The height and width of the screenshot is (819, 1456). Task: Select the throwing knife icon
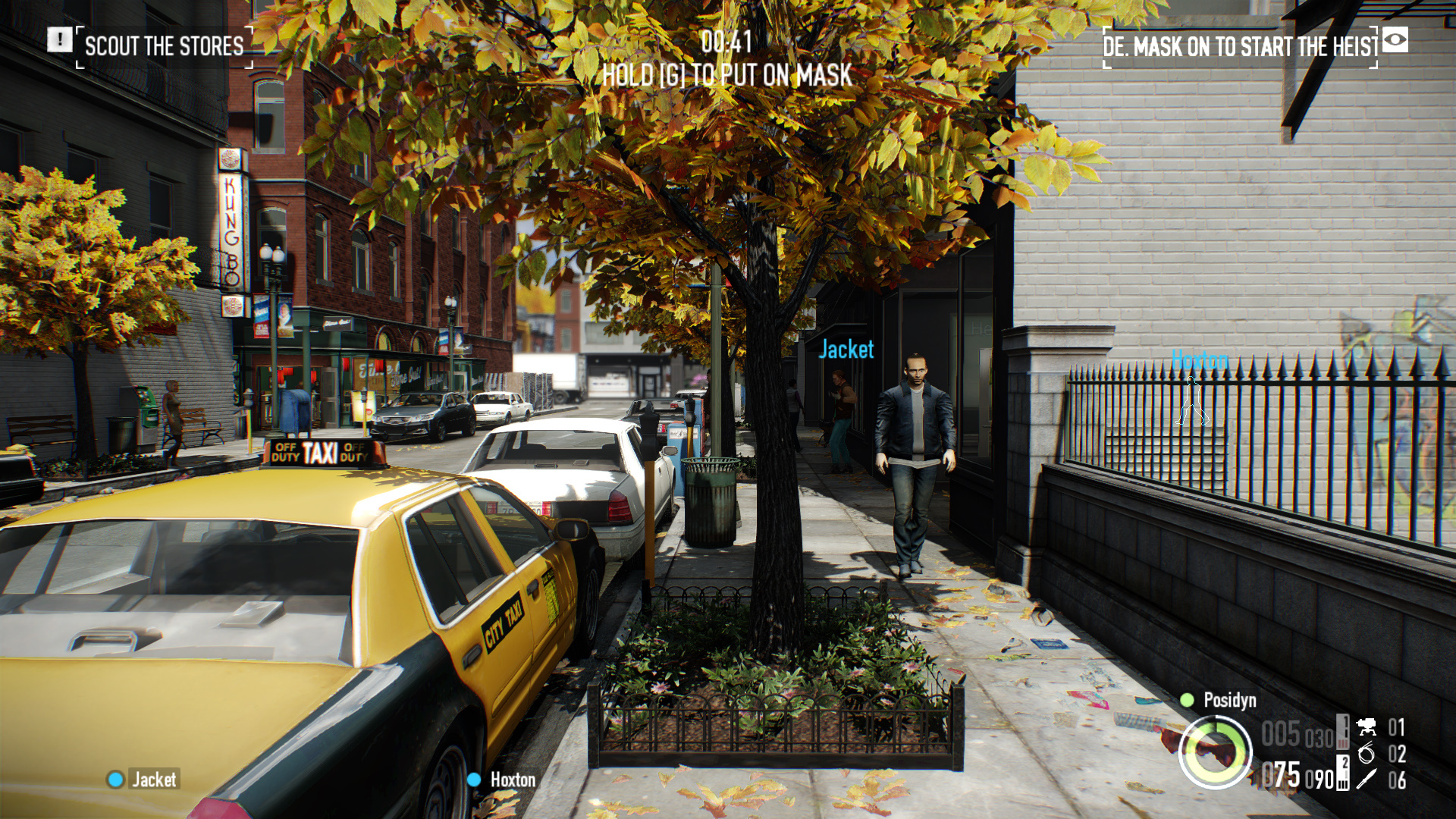(x=1367, y=779)
